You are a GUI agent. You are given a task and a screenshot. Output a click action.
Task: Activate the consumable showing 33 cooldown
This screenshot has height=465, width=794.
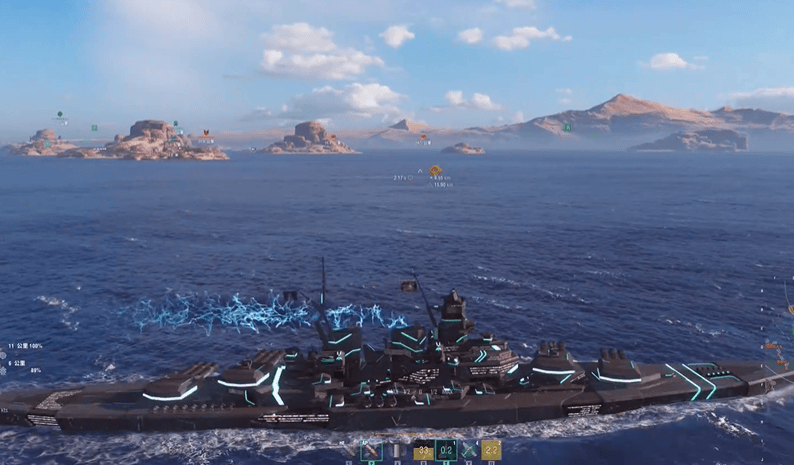[422, 451]
